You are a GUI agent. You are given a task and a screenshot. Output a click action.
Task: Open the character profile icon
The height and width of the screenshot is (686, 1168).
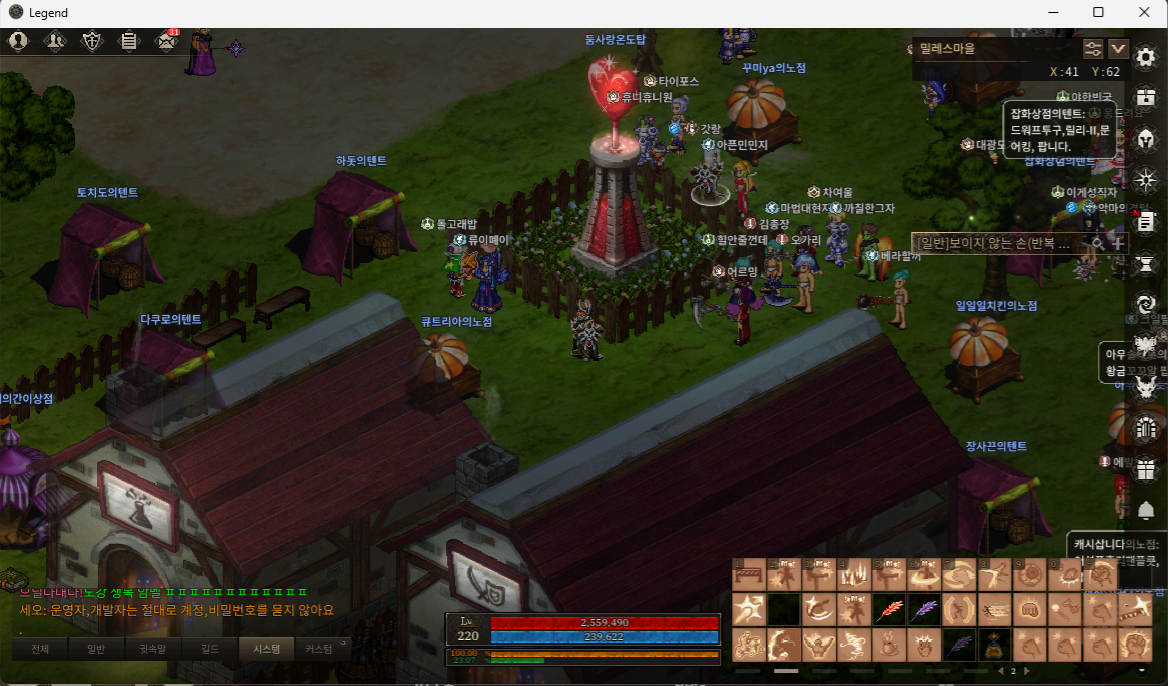(x=18, y=41)
